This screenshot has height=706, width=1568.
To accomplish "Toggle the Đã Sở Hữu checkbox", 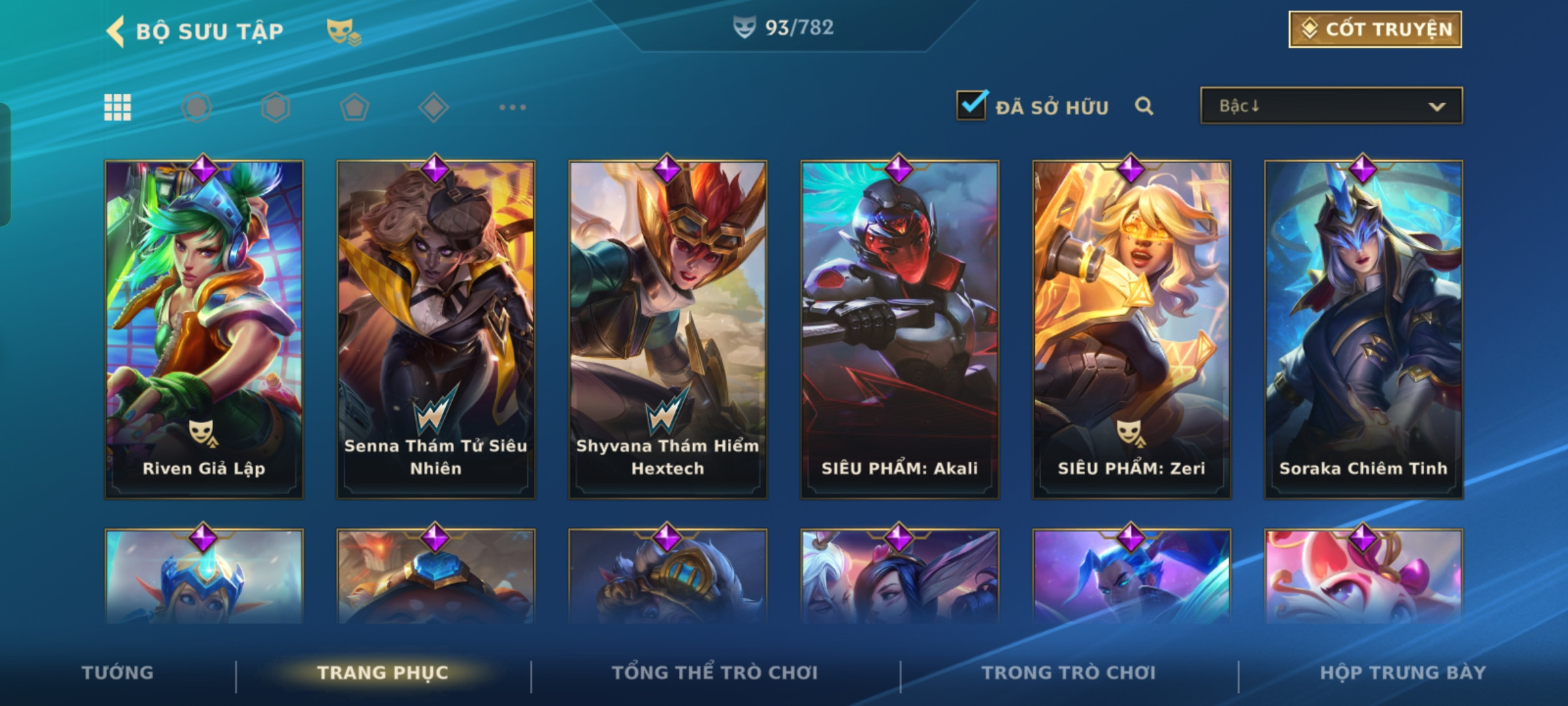I will [x=971, y=105].
